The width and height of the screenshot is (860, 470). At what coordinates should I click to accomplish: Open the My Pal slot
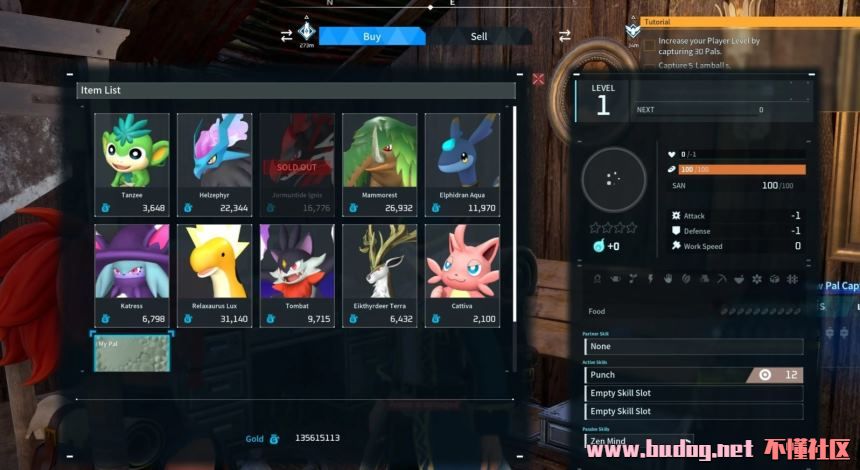click(132, 353)
